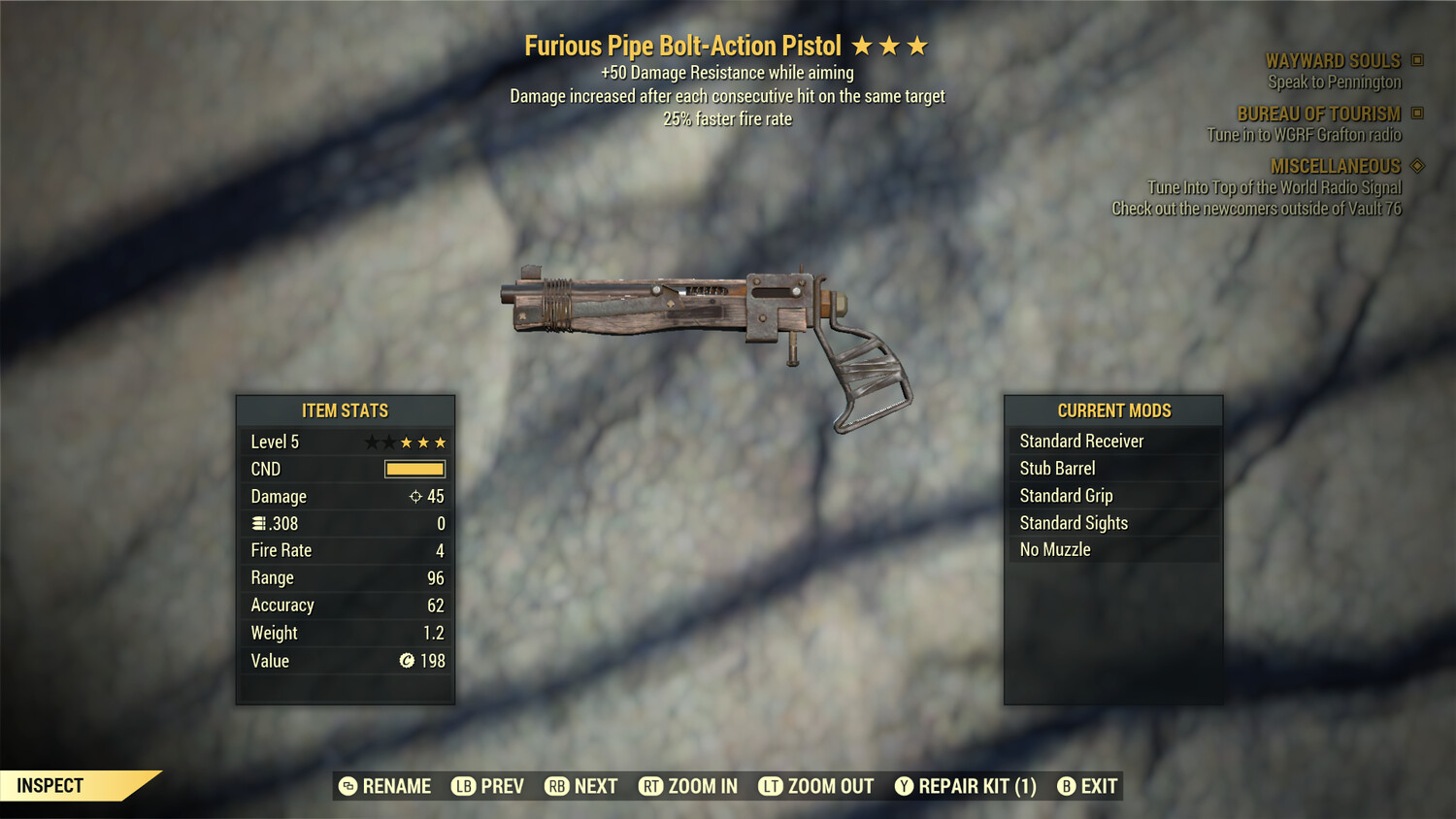
Task: Switch to the INSPECT tab
Action: (50, 785)
